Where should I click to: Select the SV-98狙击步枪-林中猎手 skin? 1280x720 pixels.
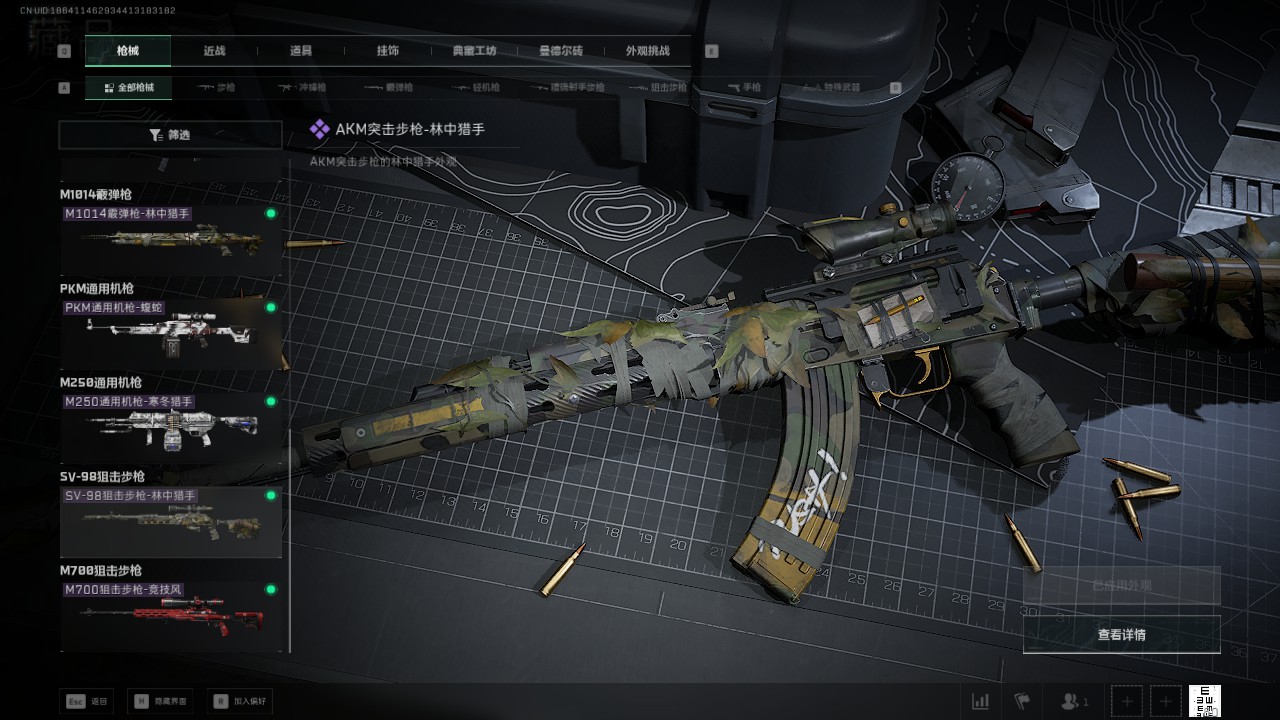[x=170, y=522]
